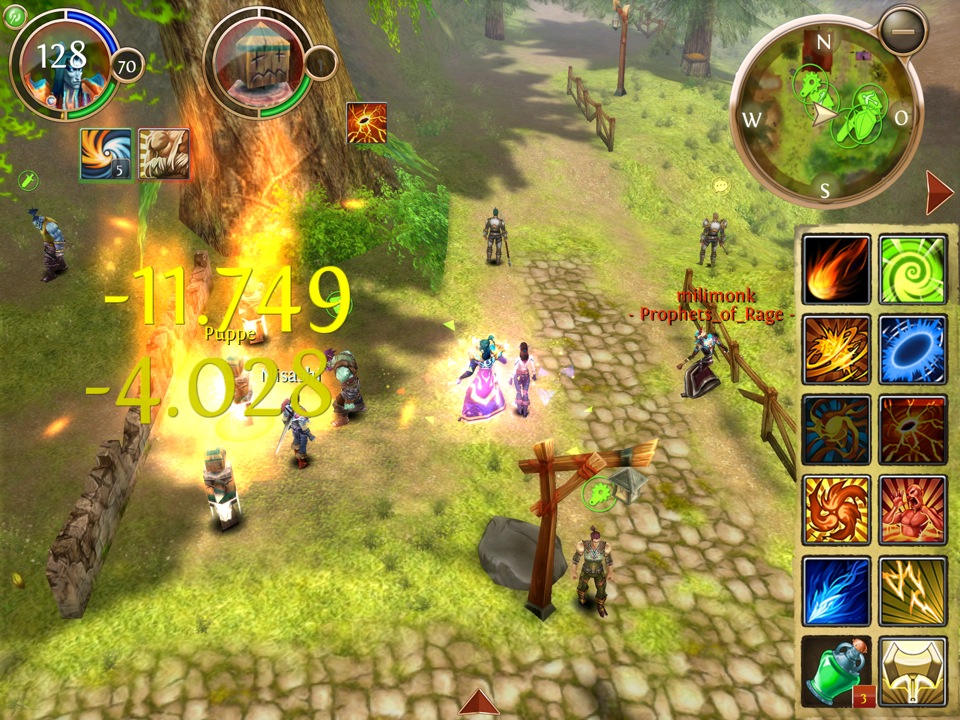The image size is (960, 720).
Task: Open the player character portrait
Action: pyautogui.click(x=62, y=62)
